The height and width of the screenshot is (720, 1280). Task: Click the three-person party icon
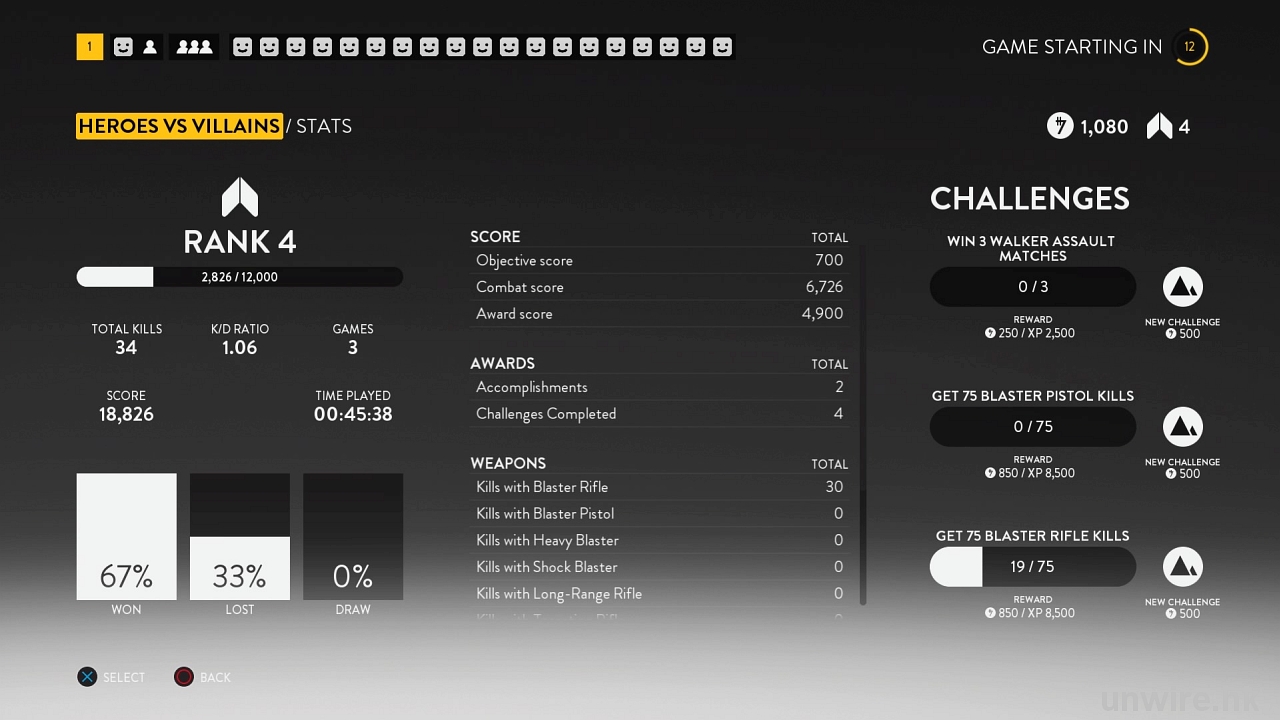click(194, 47)
